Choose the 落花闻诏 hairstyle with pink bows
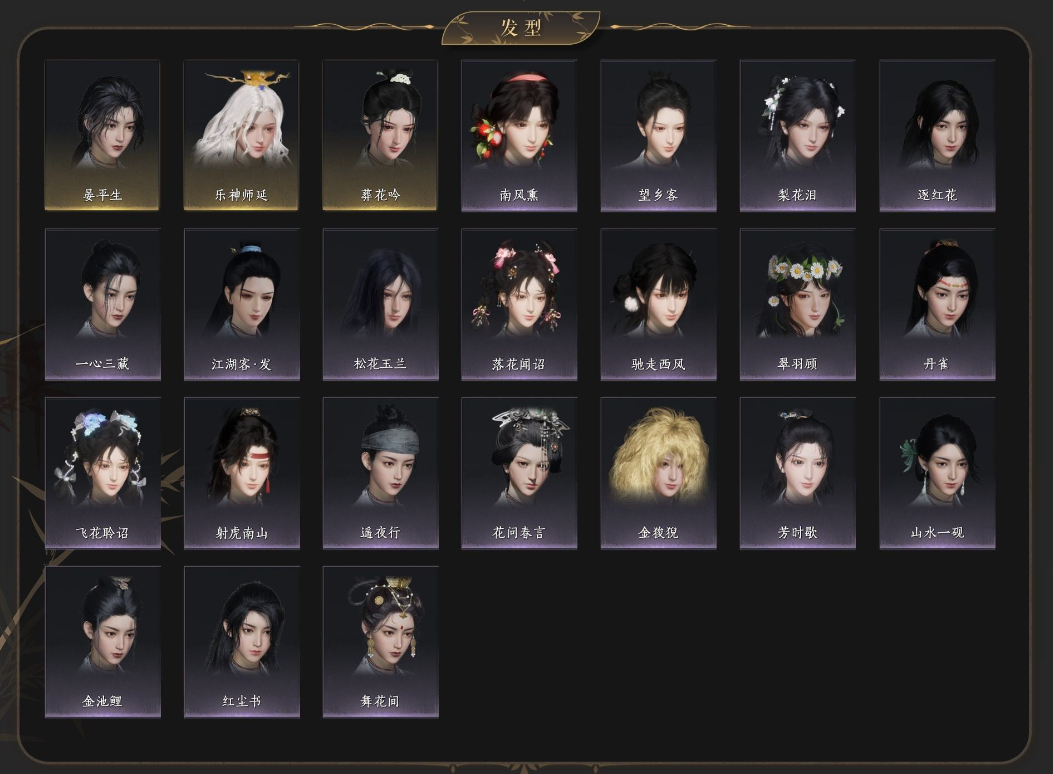 [519, 304]
